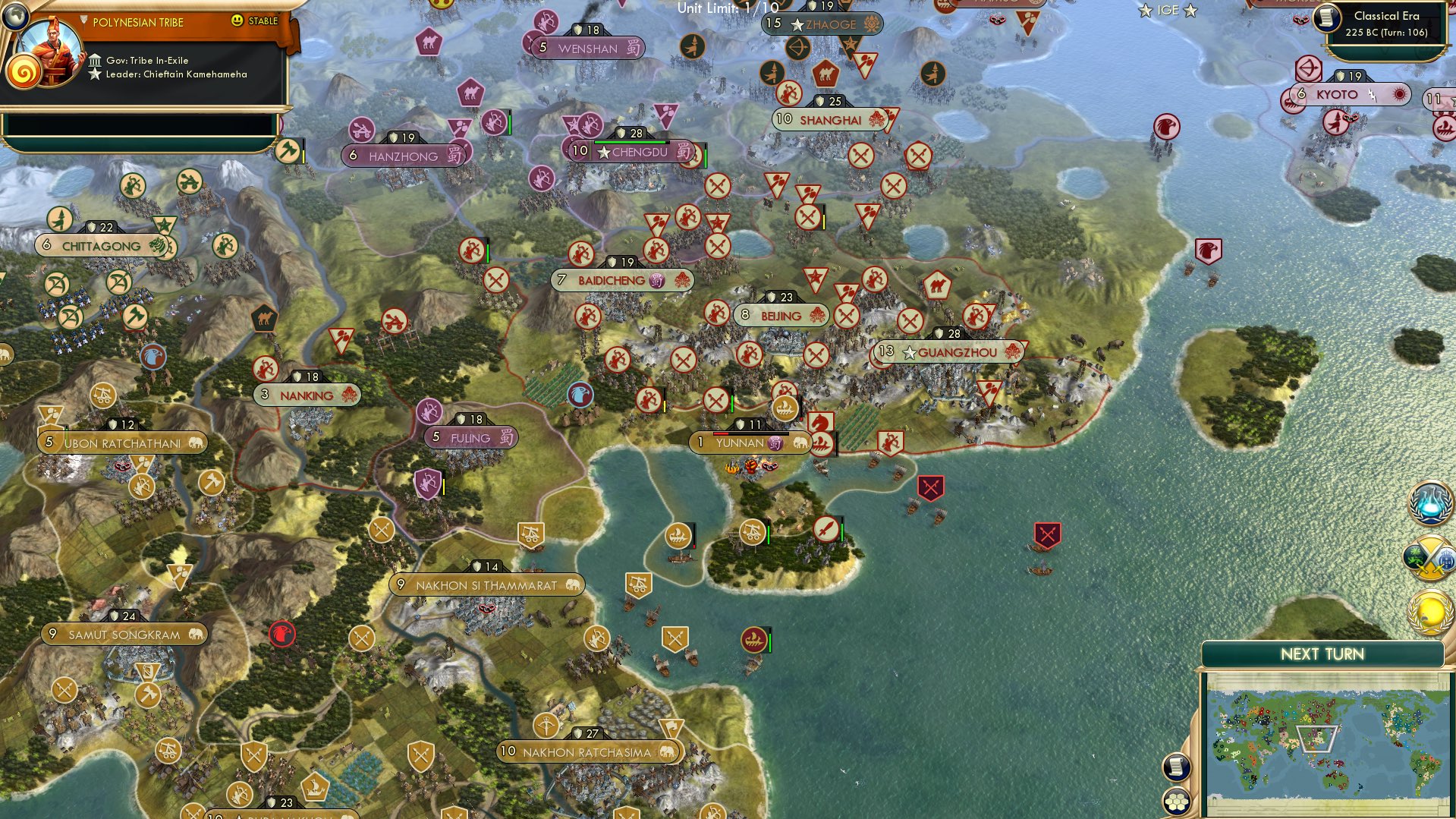This screenshot has width=1456, height=819.
Task: Open Social Policies via the yellow laurel icon
Action: click(x=1429, y=611)
